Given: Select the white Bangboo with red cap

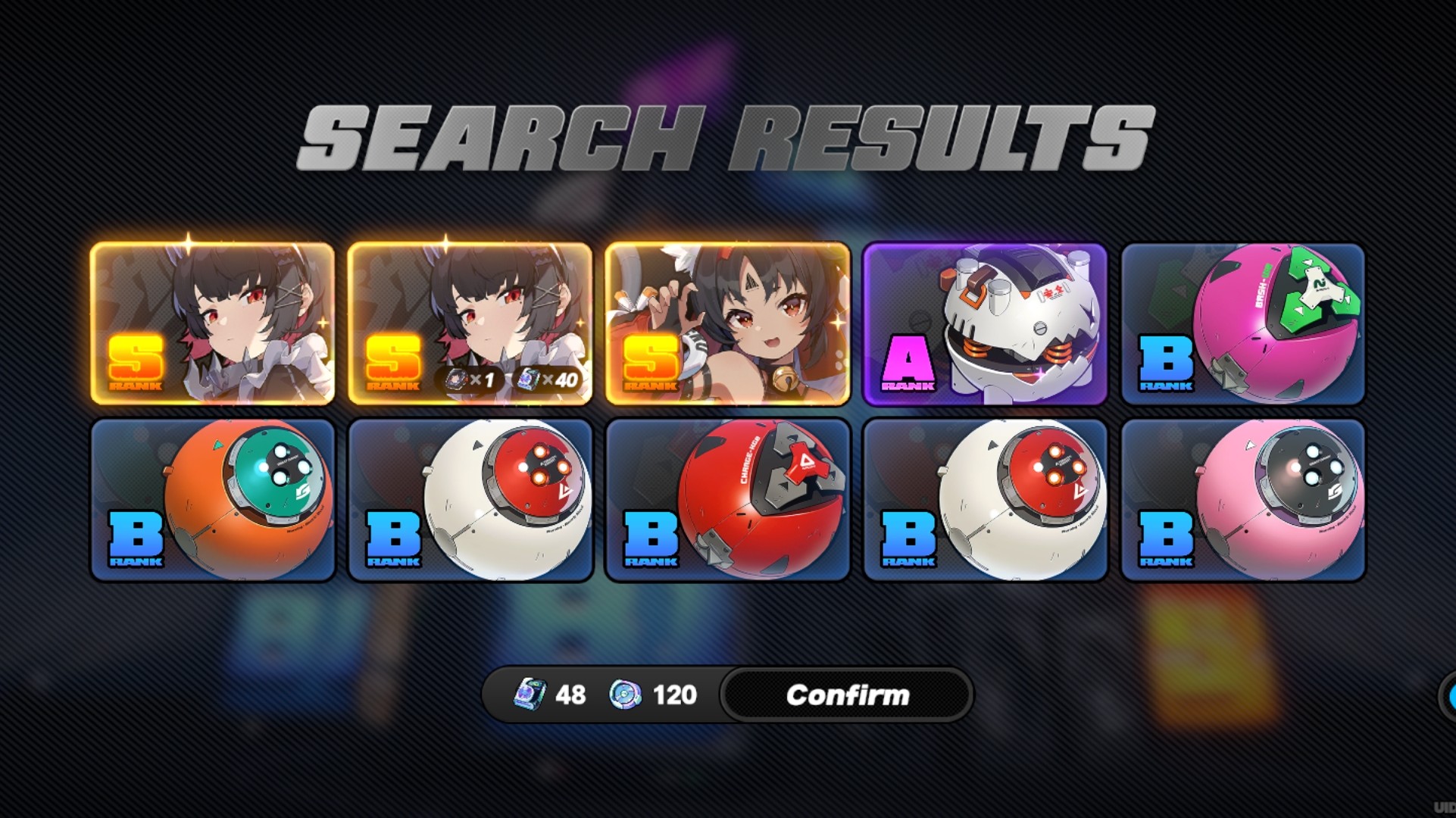Looking at the screenshot, I should (x=470, y=500).
